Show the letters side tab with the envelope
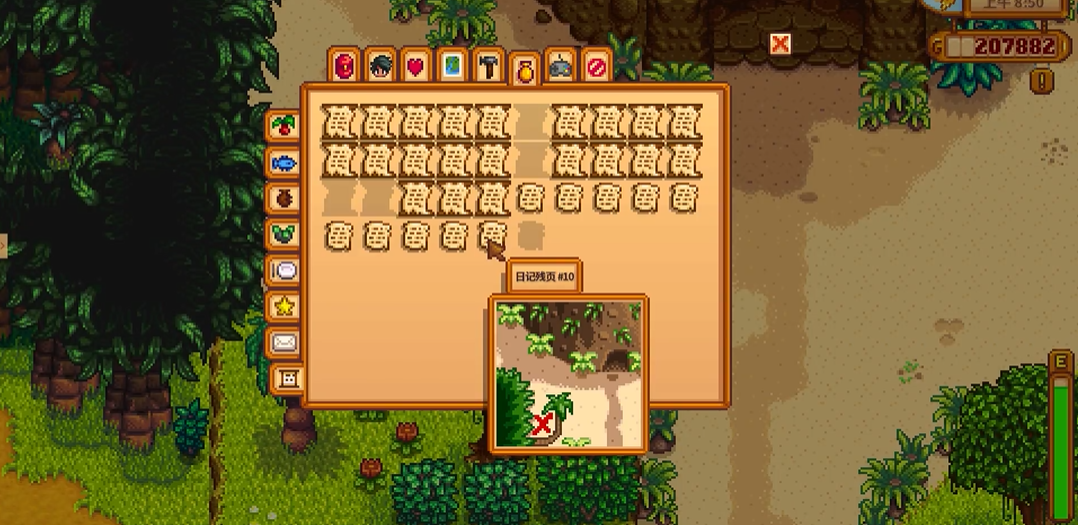 [x=284, y=342]
